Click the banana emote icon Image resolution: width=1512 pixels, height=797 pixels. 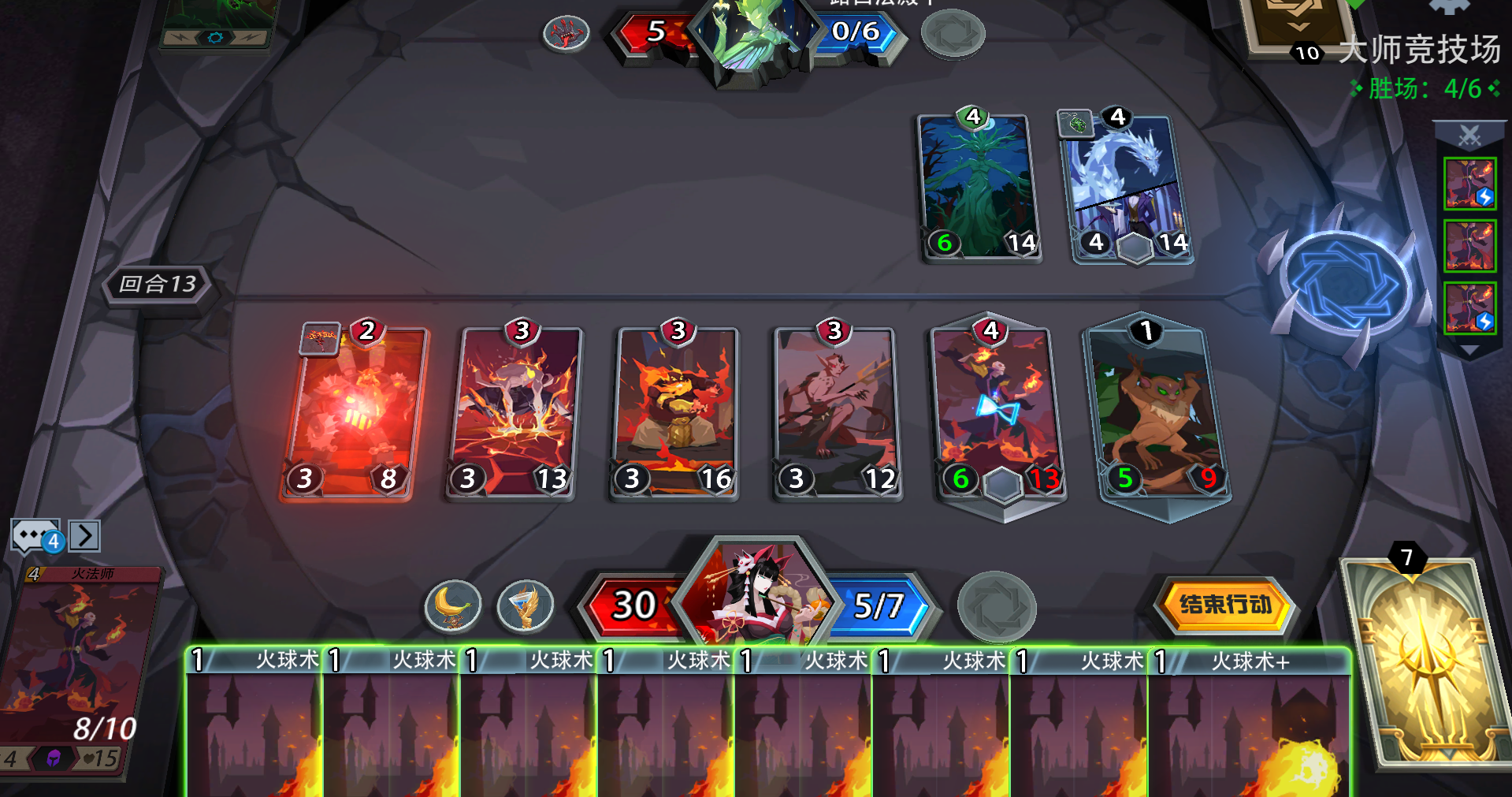(x=455, y=605)
